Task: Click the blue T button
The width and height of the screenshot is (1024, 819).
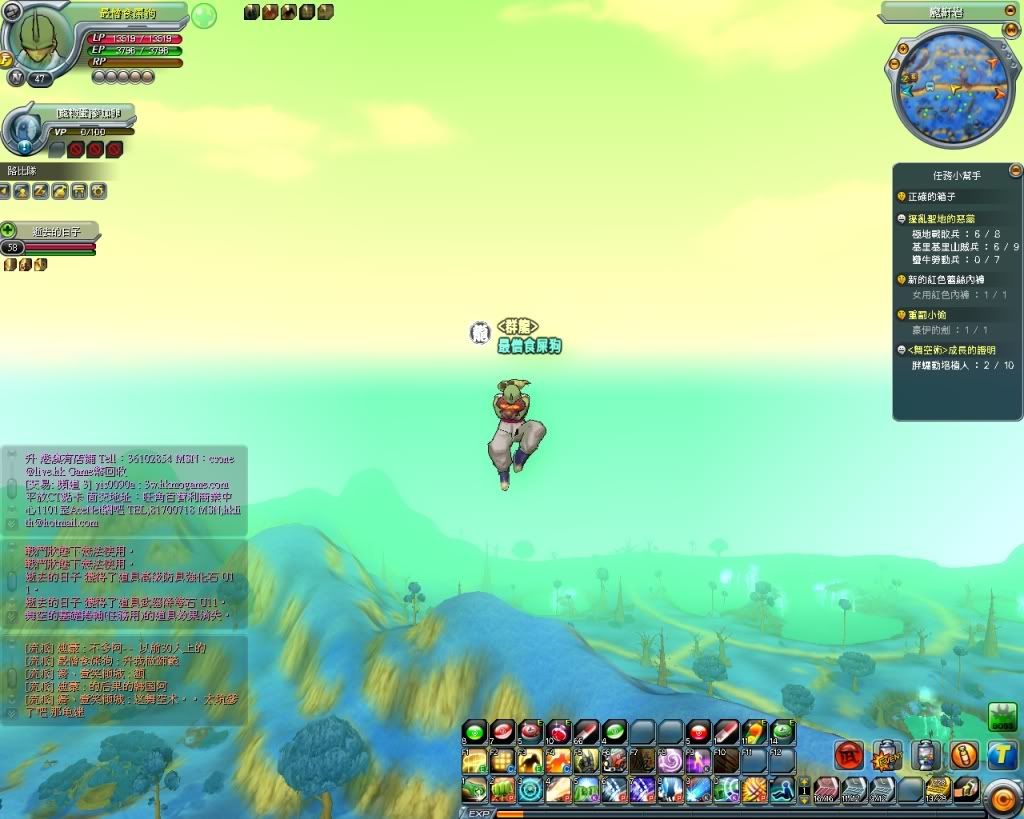Action: [1002, 755]
